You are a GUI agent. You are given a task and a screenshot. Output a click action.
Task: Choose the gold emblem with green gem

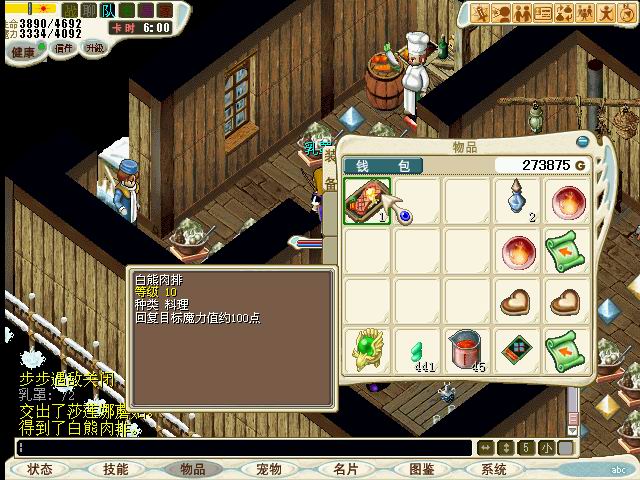(367, 351)
